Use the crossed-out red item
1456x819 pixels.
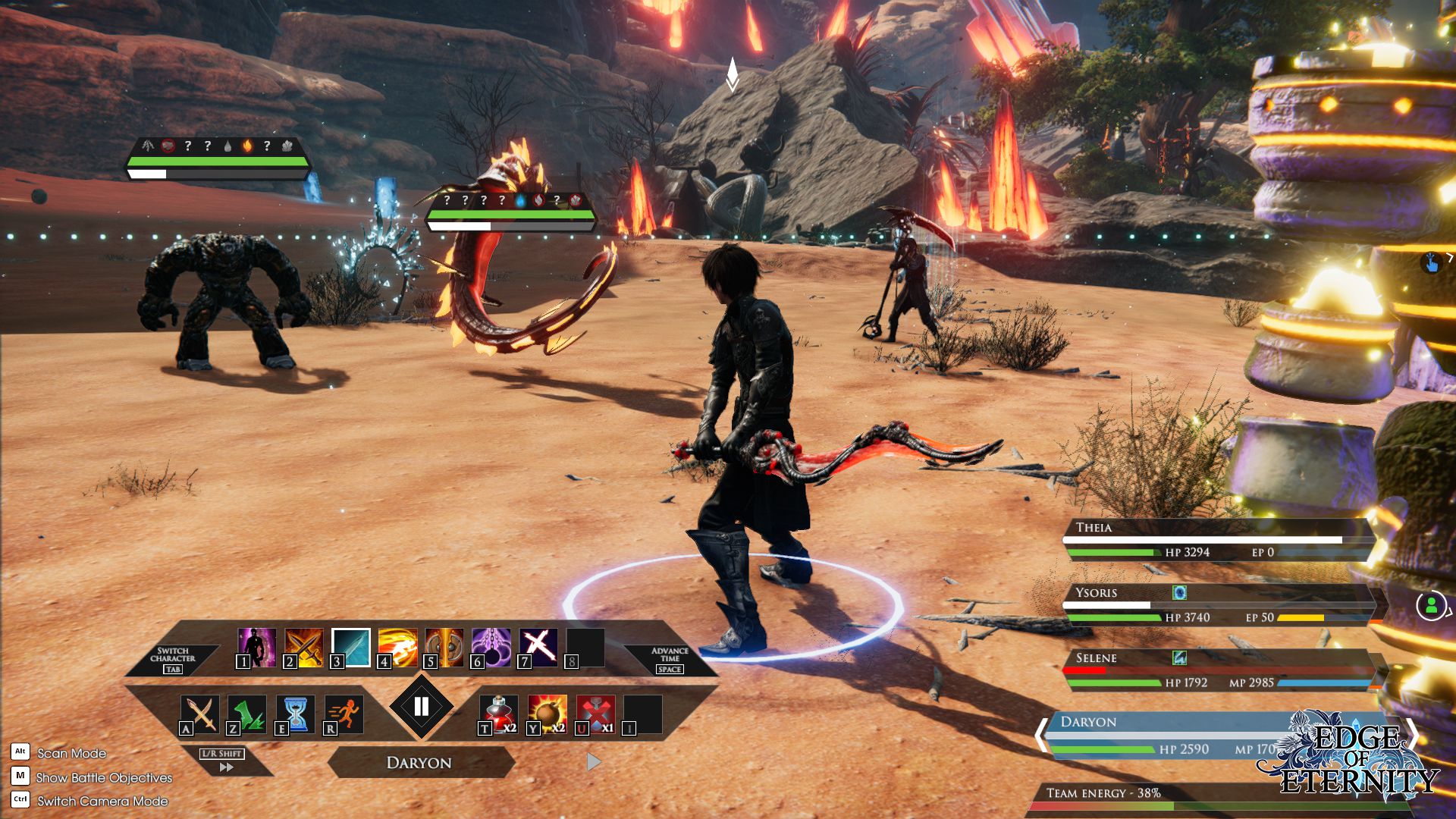click(x=596, y=714)
